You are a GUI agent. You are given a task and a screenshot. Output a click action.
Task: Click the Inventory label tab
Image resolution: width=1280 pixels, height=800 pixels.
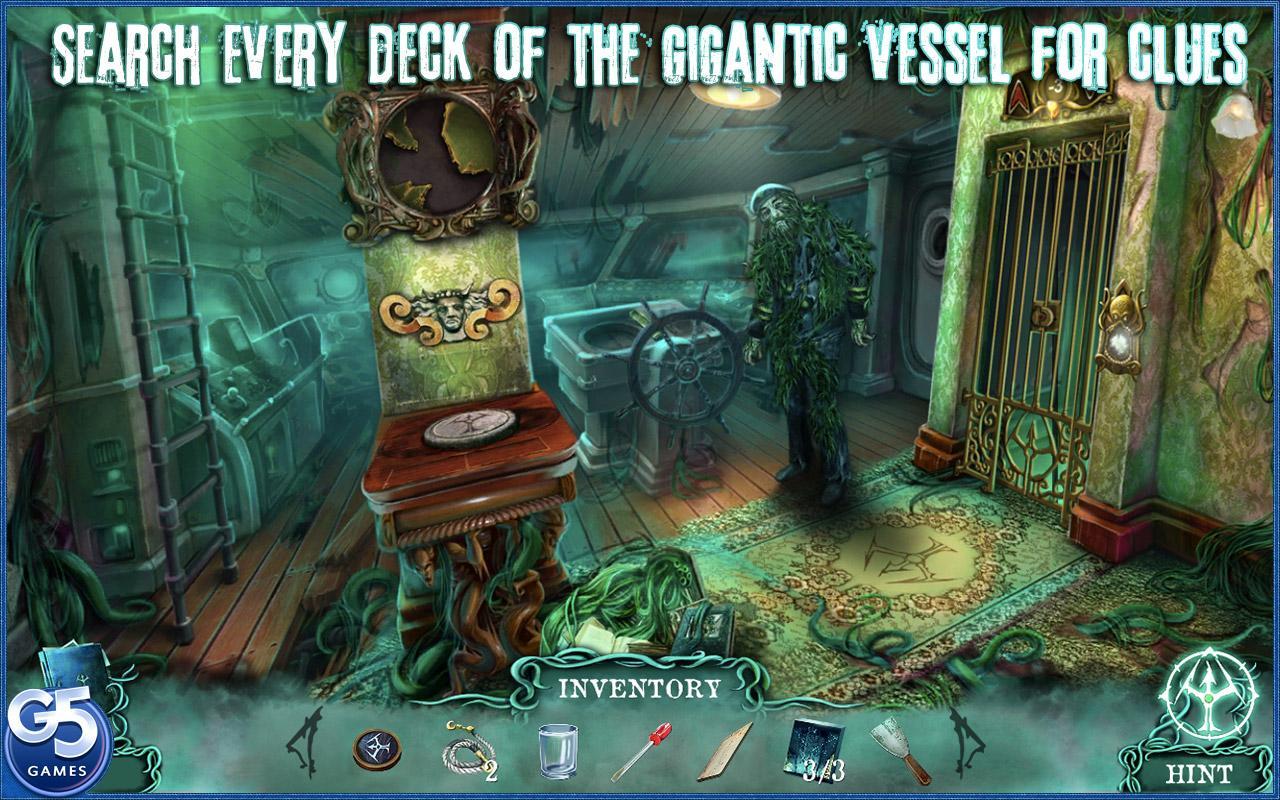point(639,688)
